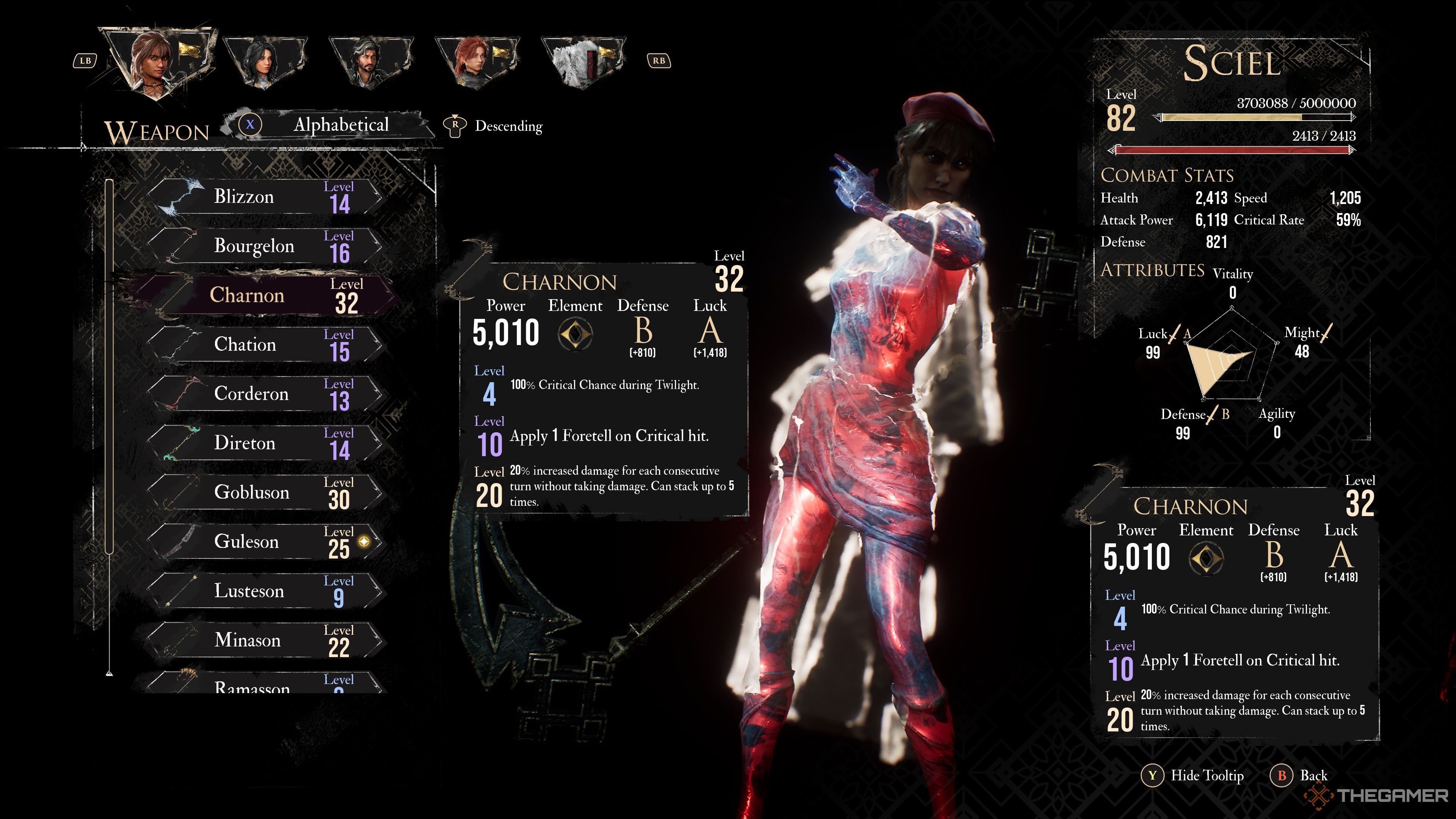
Task: Select the Minason weapon row
Action: point(266,640)
